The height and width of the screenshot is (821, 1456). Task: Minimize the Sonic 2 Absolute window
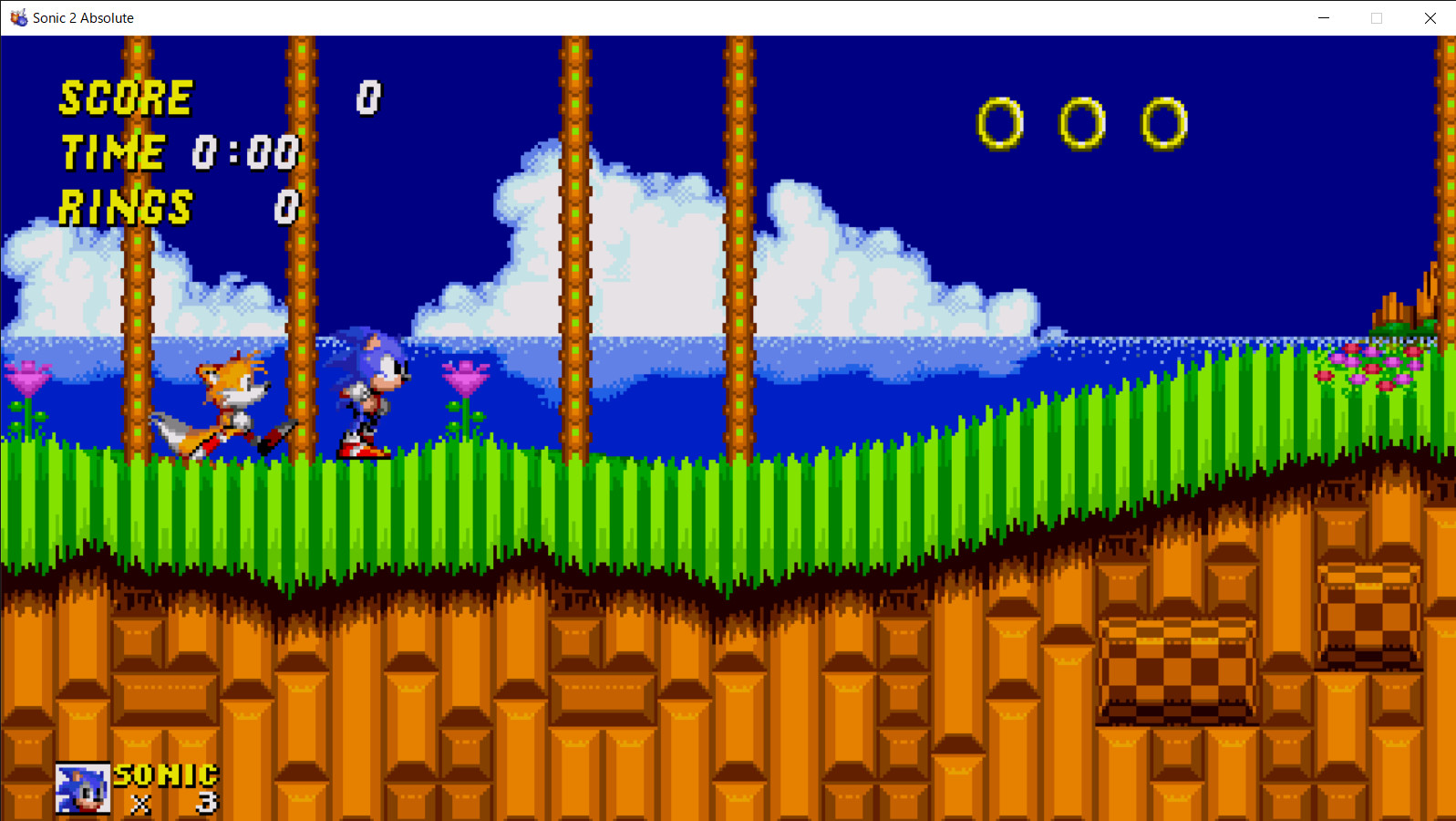coord(1323,17)
